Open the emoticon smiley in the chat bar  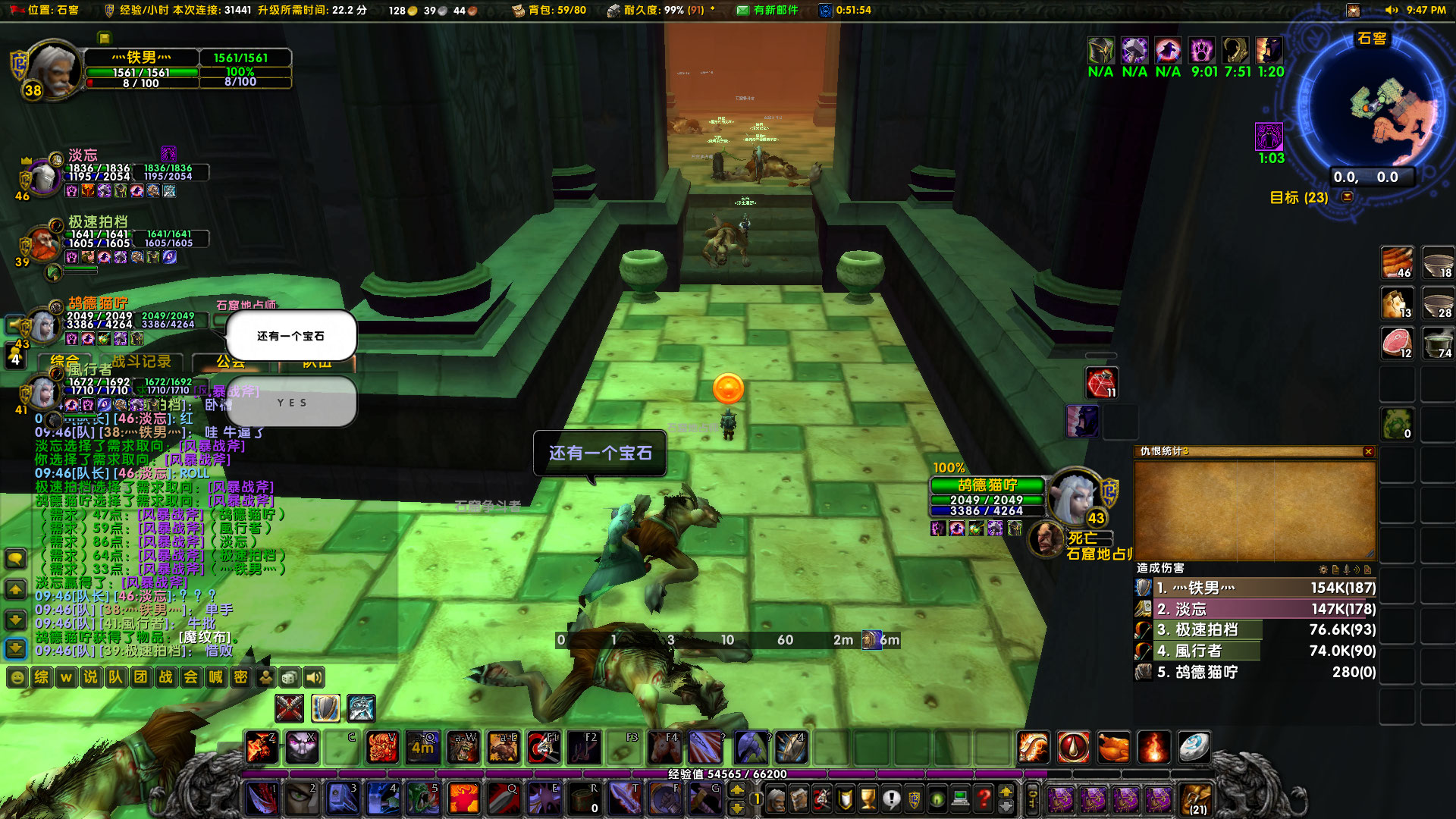pos(17,677)
